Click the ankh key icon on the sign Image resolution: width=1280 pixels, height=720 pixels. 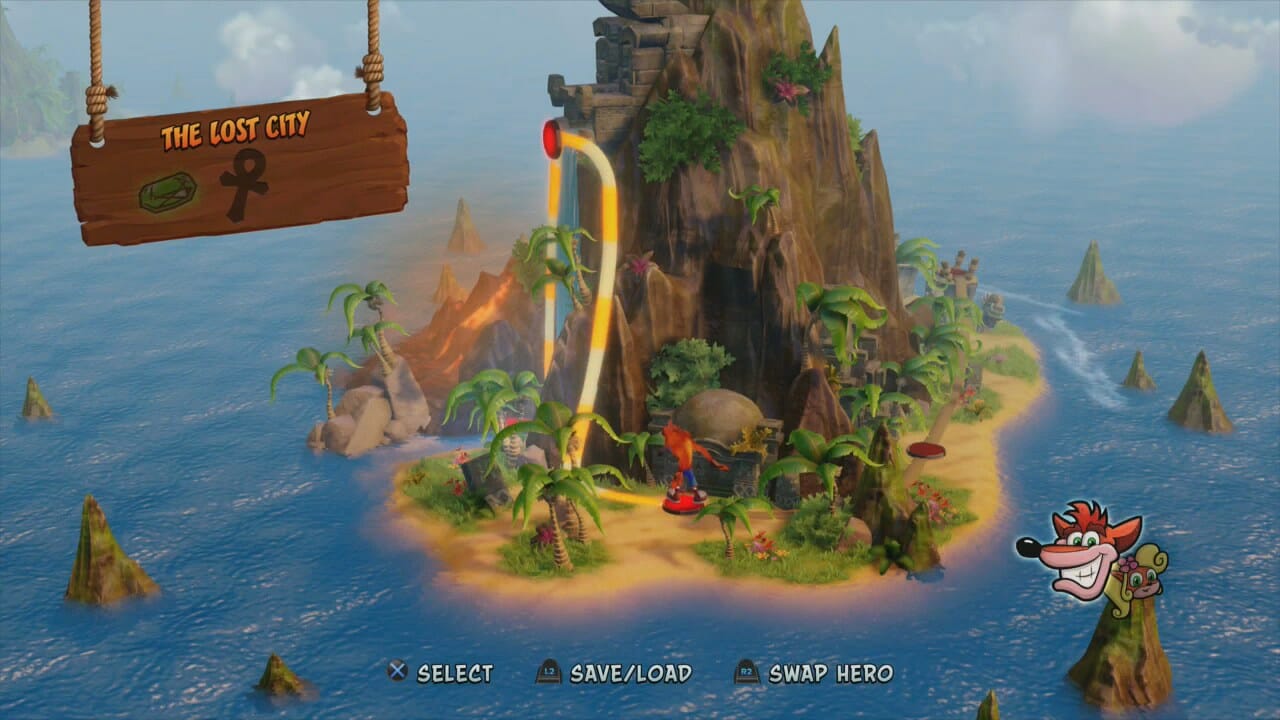242,184
